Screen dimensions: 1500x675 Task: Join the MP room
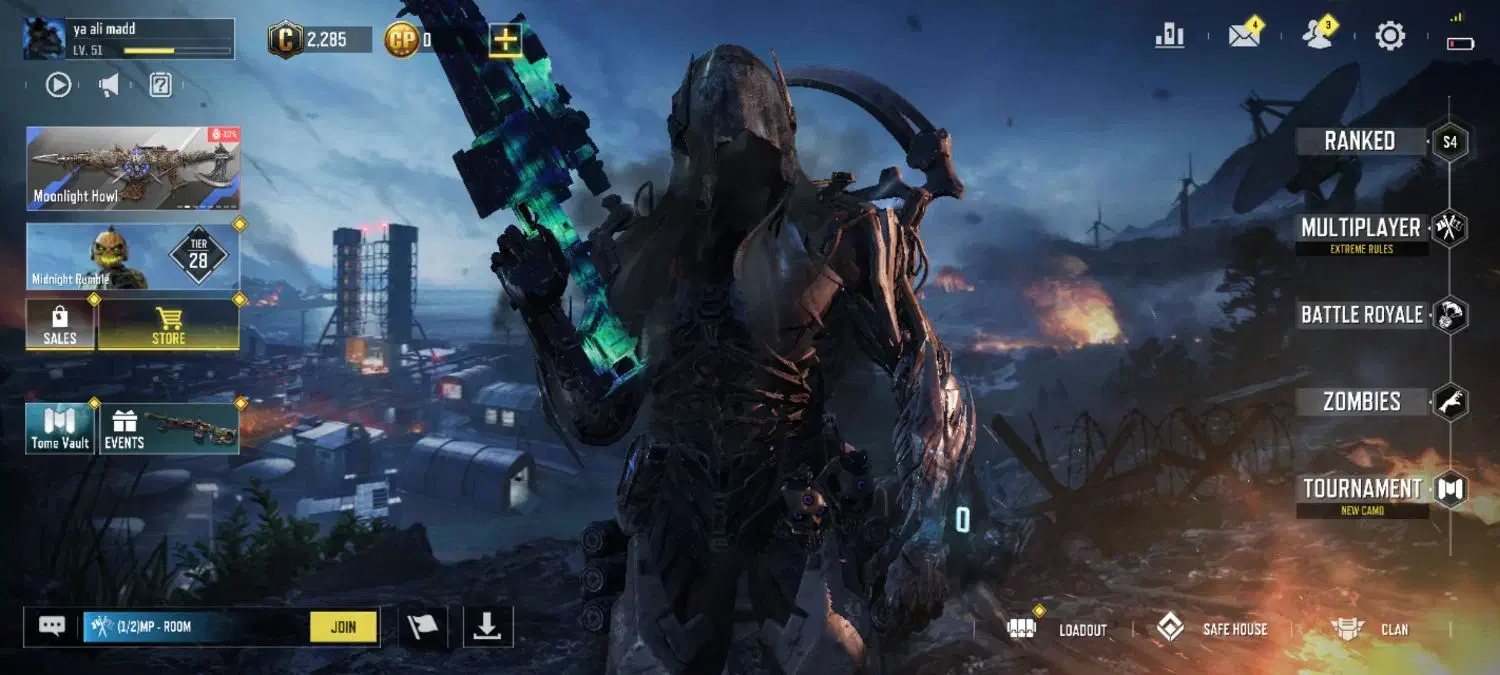point(343,627)
